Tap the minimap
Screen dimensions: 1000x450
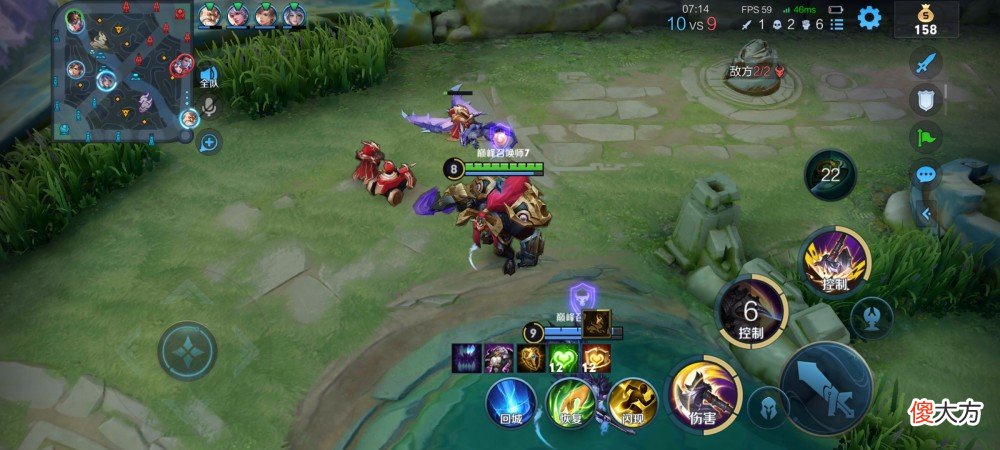pyautogui.click(x=122, y=72)
